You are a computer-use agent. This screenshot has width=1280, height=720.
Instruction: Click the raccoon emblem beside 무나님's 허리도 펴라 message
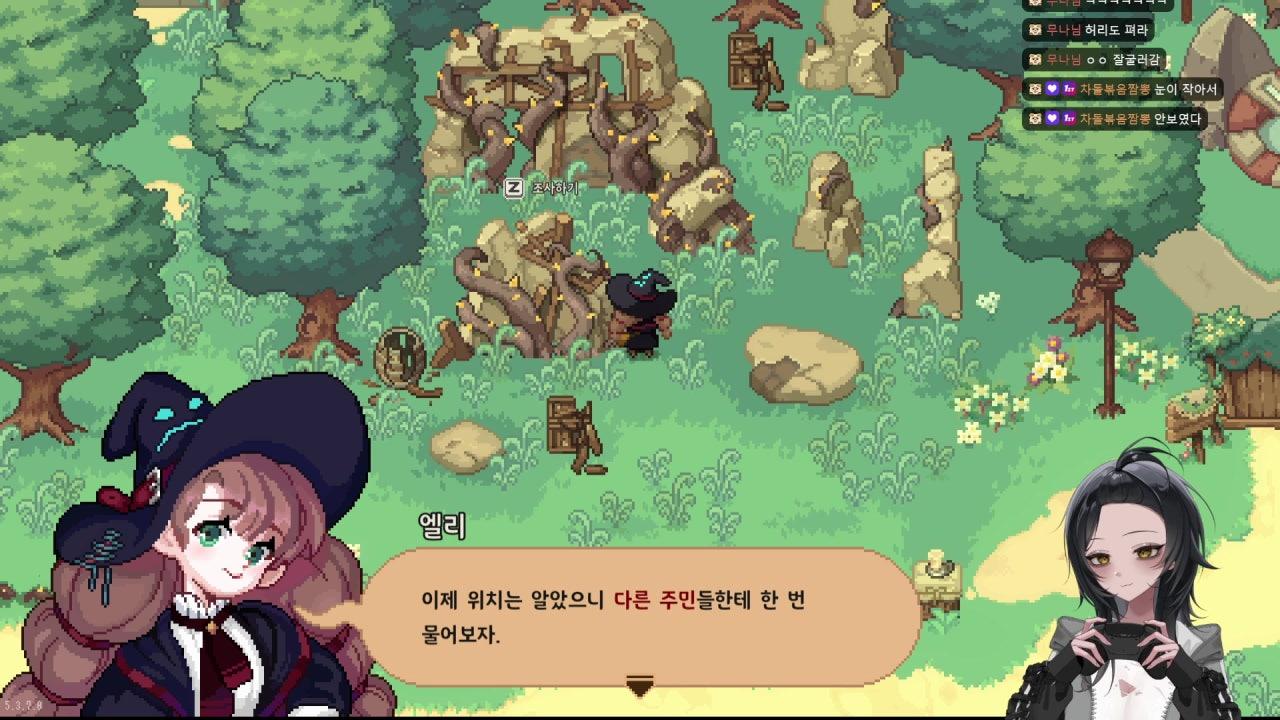pos(1035,30)
